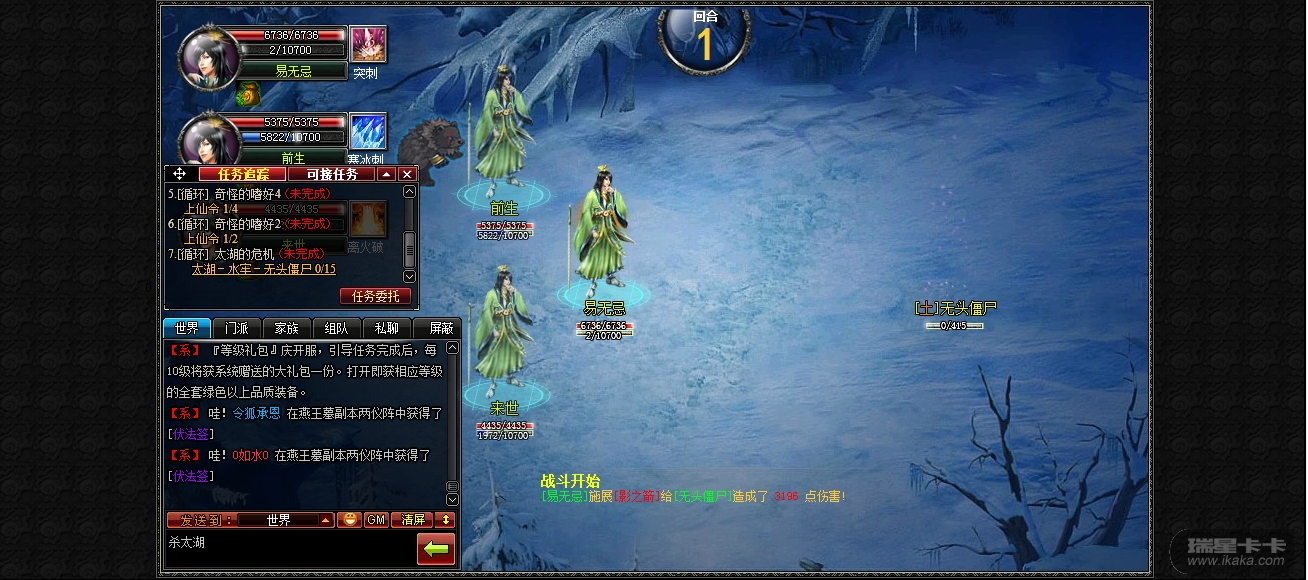This screenshot has width=1308, height=580.
Task: Clear chat with the 清屏 button
Action: click(x=413, y=520)
